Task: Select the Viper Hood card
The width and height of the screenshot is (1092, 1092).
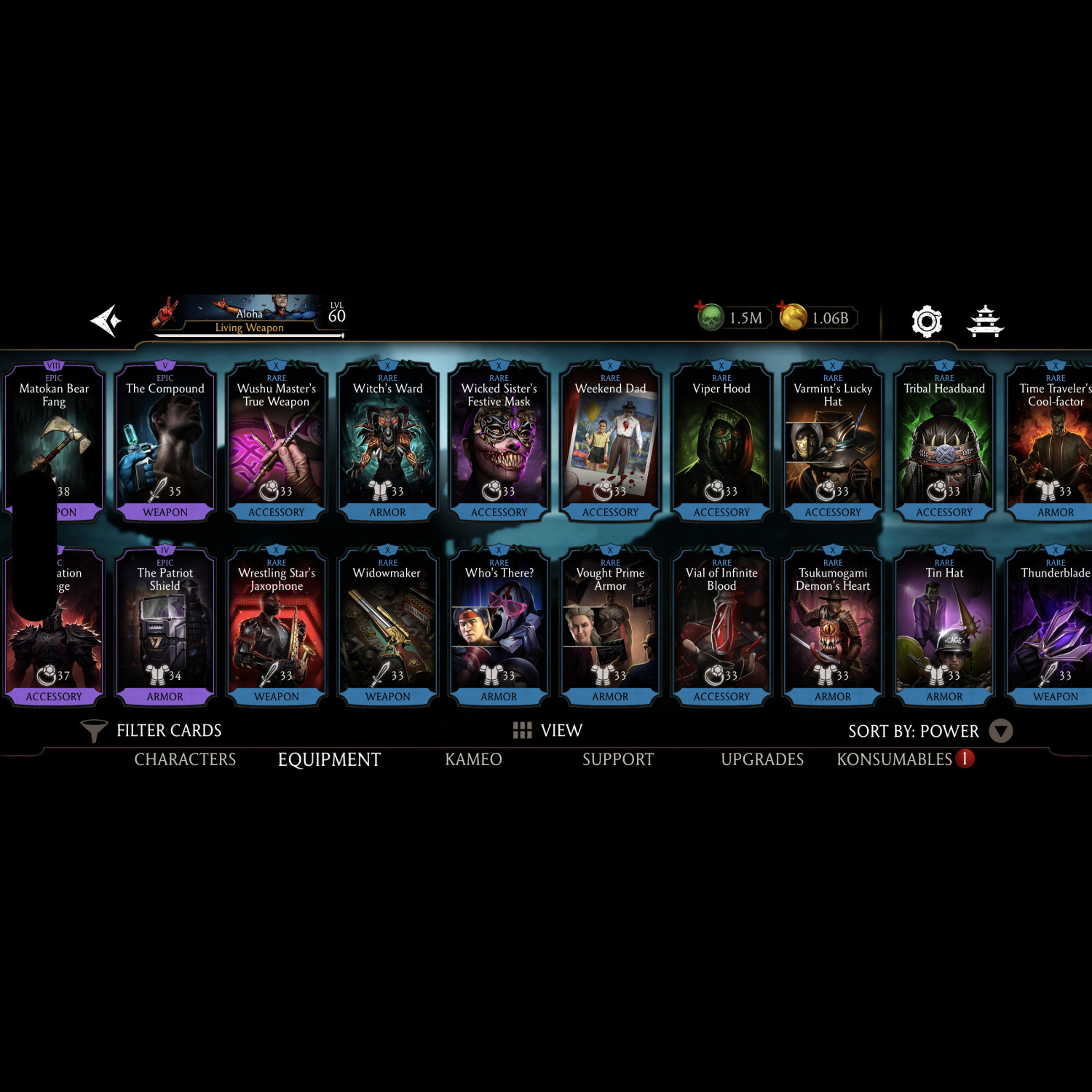Action: [721, 442]
